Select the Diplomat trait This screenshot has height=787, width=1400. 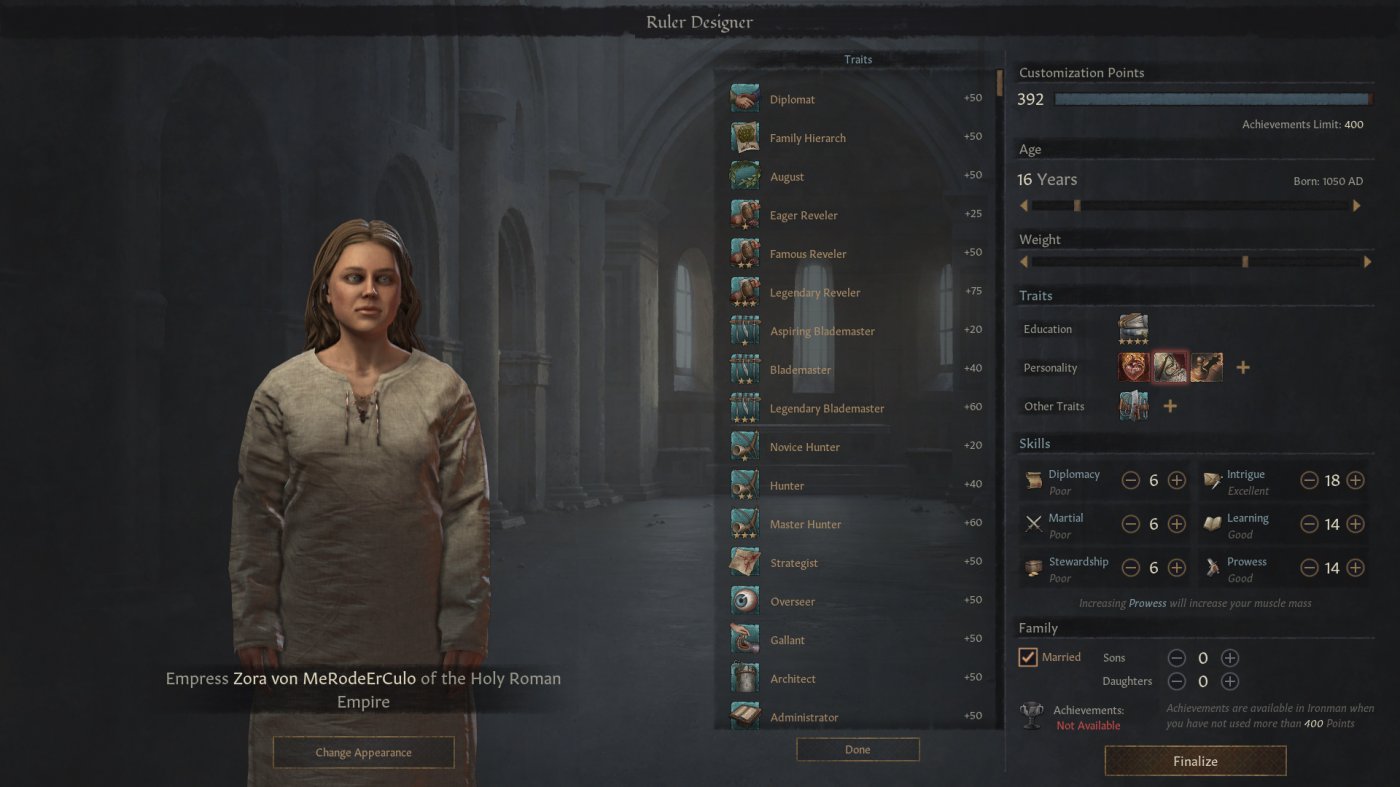coord(744,99)
